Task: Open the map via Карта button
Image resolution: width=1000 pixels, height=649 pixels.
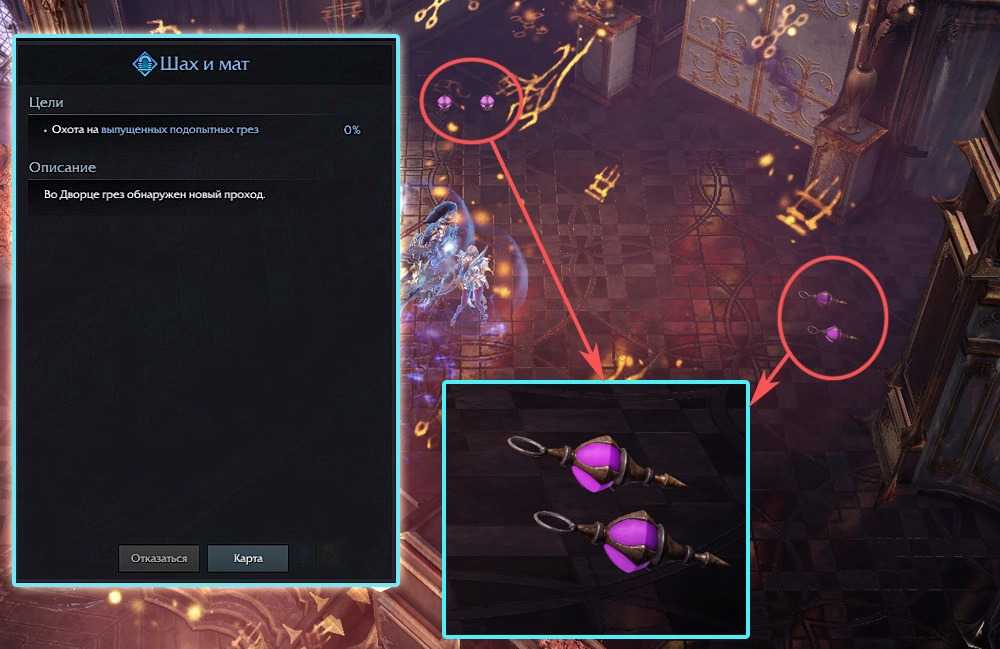Action: [248, 558]
